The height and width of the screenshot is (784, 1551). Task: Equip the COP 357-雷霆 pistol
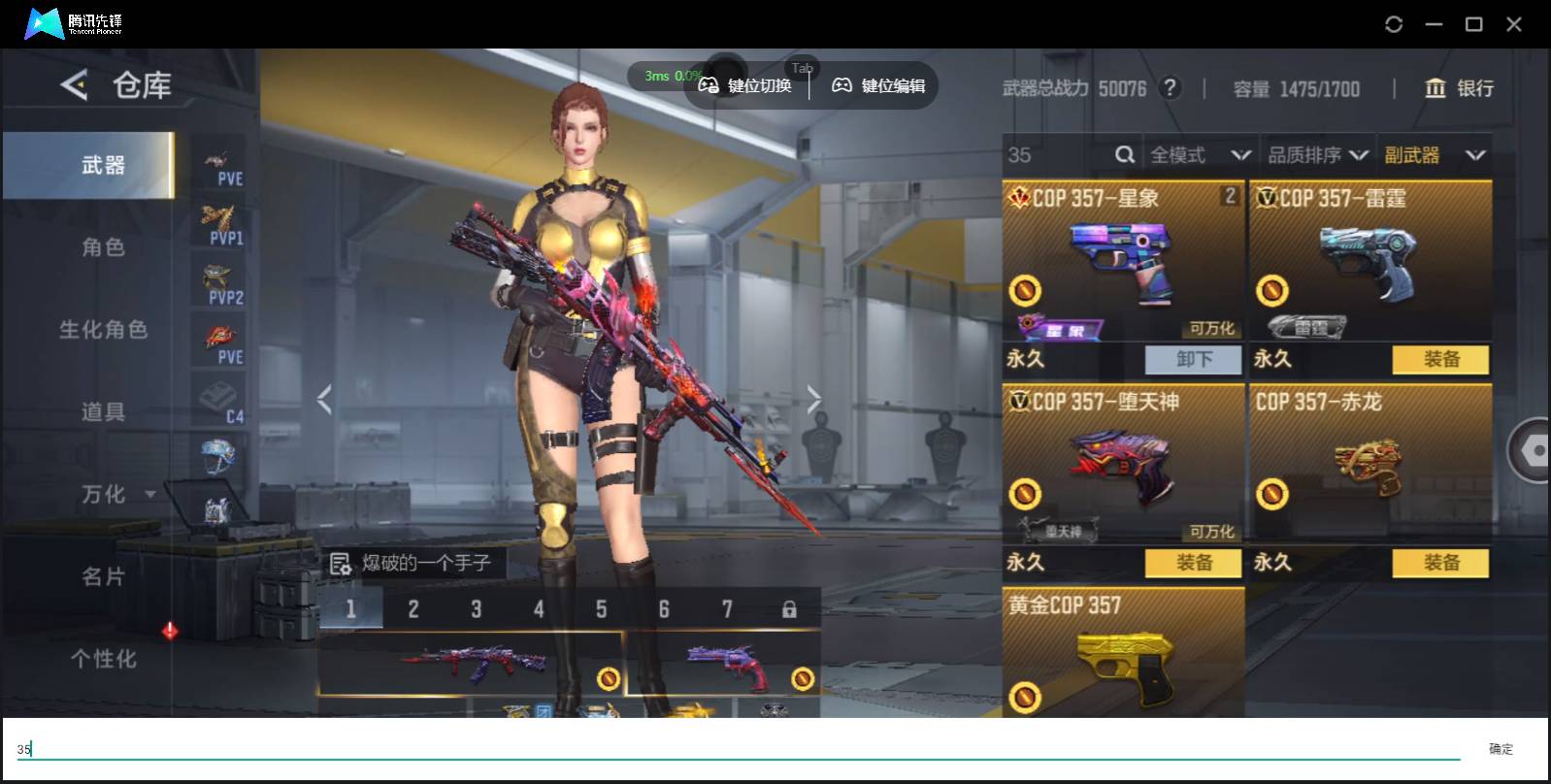pyautogui.click(x=1440, y=360)
